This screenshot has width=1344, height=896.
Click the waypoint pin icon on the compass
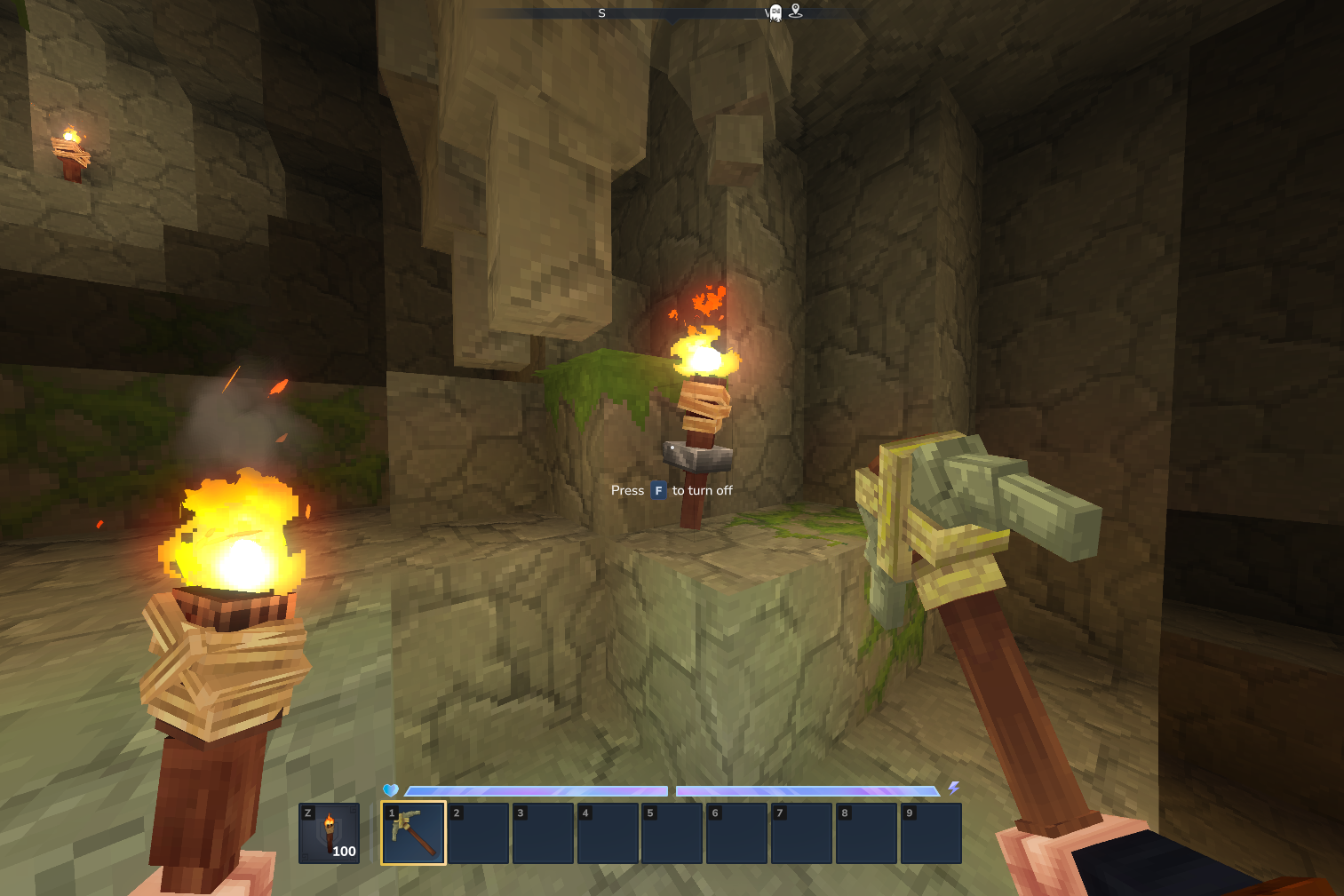click(x=796, y=12)
